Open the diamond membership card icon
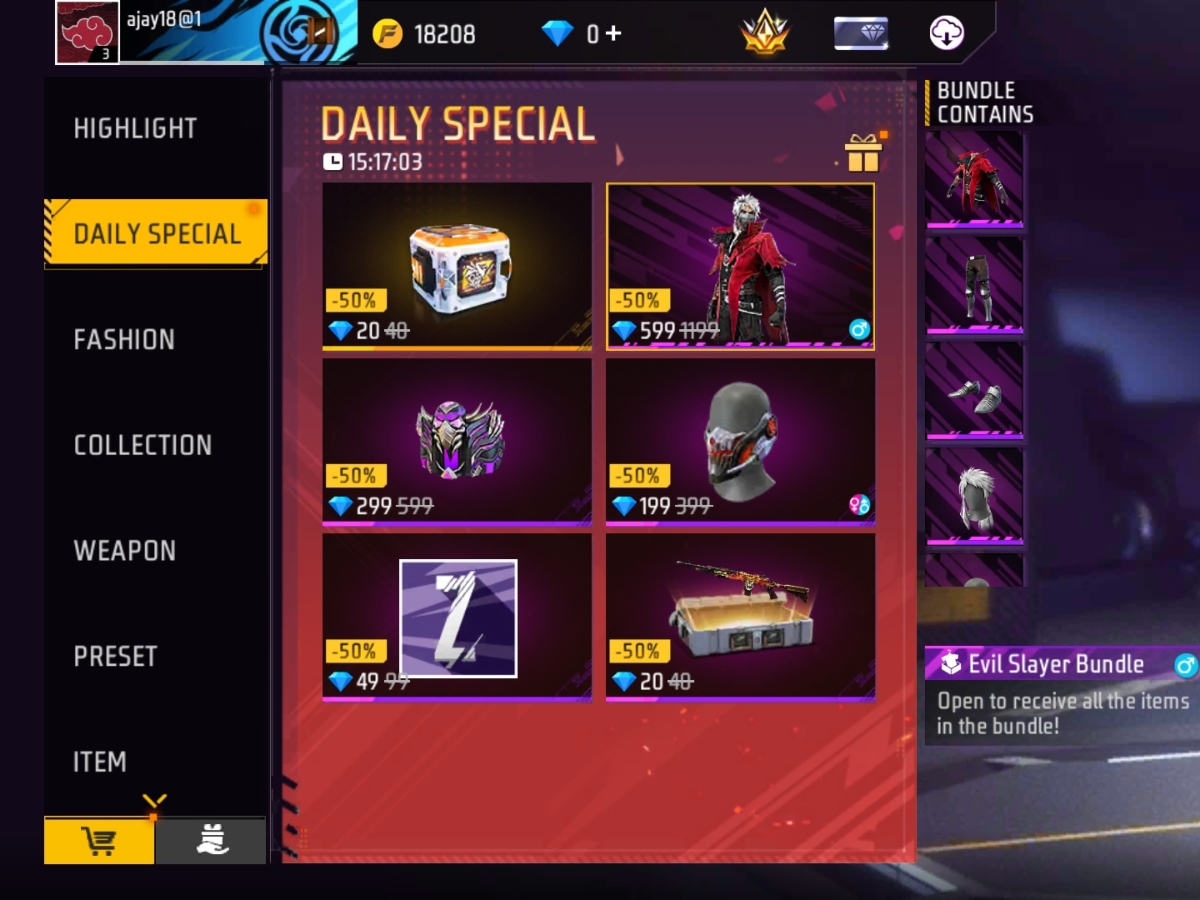Image resolution: width=1200 pixels, height=900 pixels. [861, 33]
